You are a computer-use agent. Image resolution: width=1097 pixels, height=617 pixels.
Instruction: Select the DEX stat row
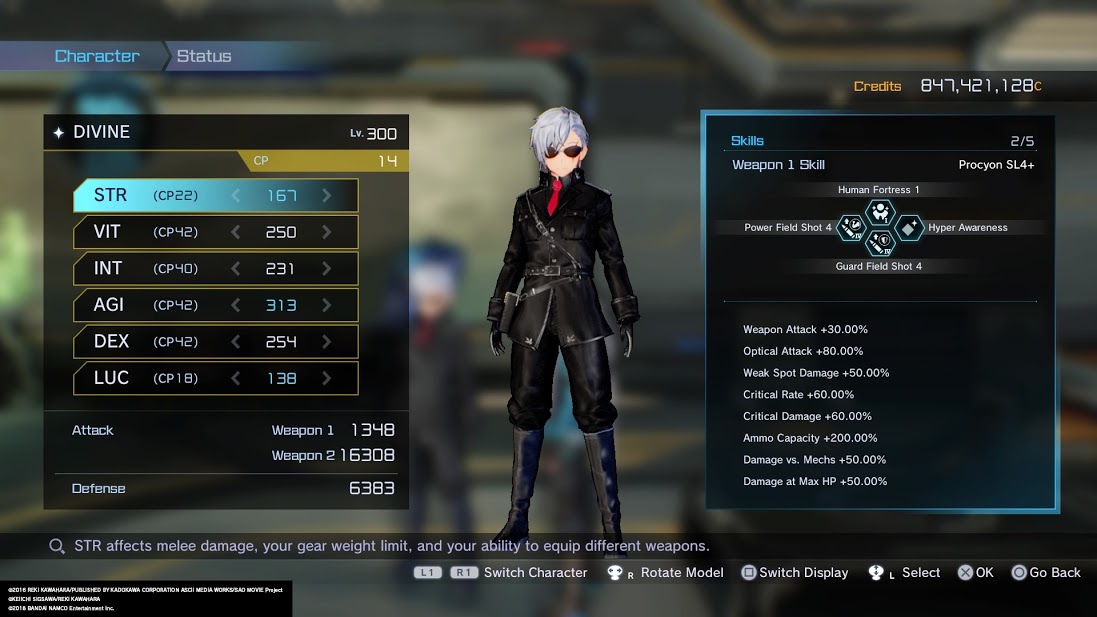click(x=215, y=342)
